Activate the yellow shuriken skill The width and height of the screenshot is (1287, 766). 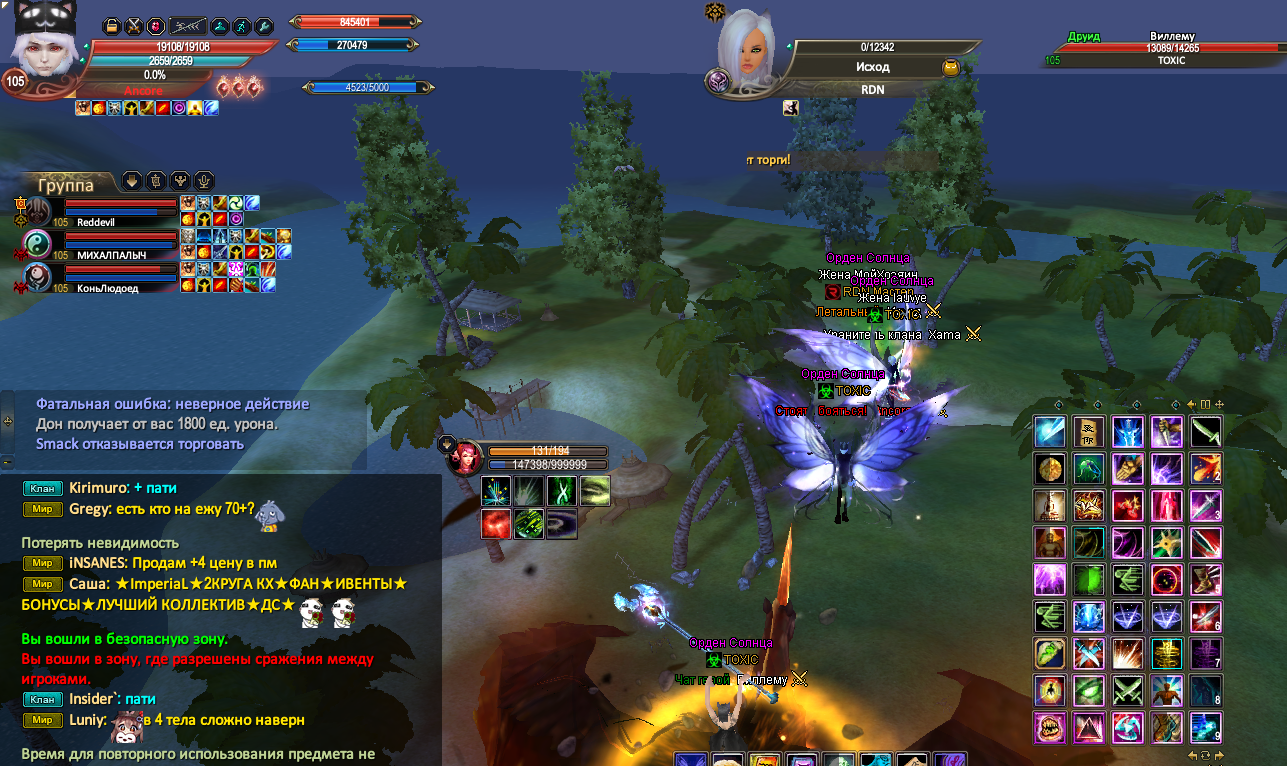1166,544
